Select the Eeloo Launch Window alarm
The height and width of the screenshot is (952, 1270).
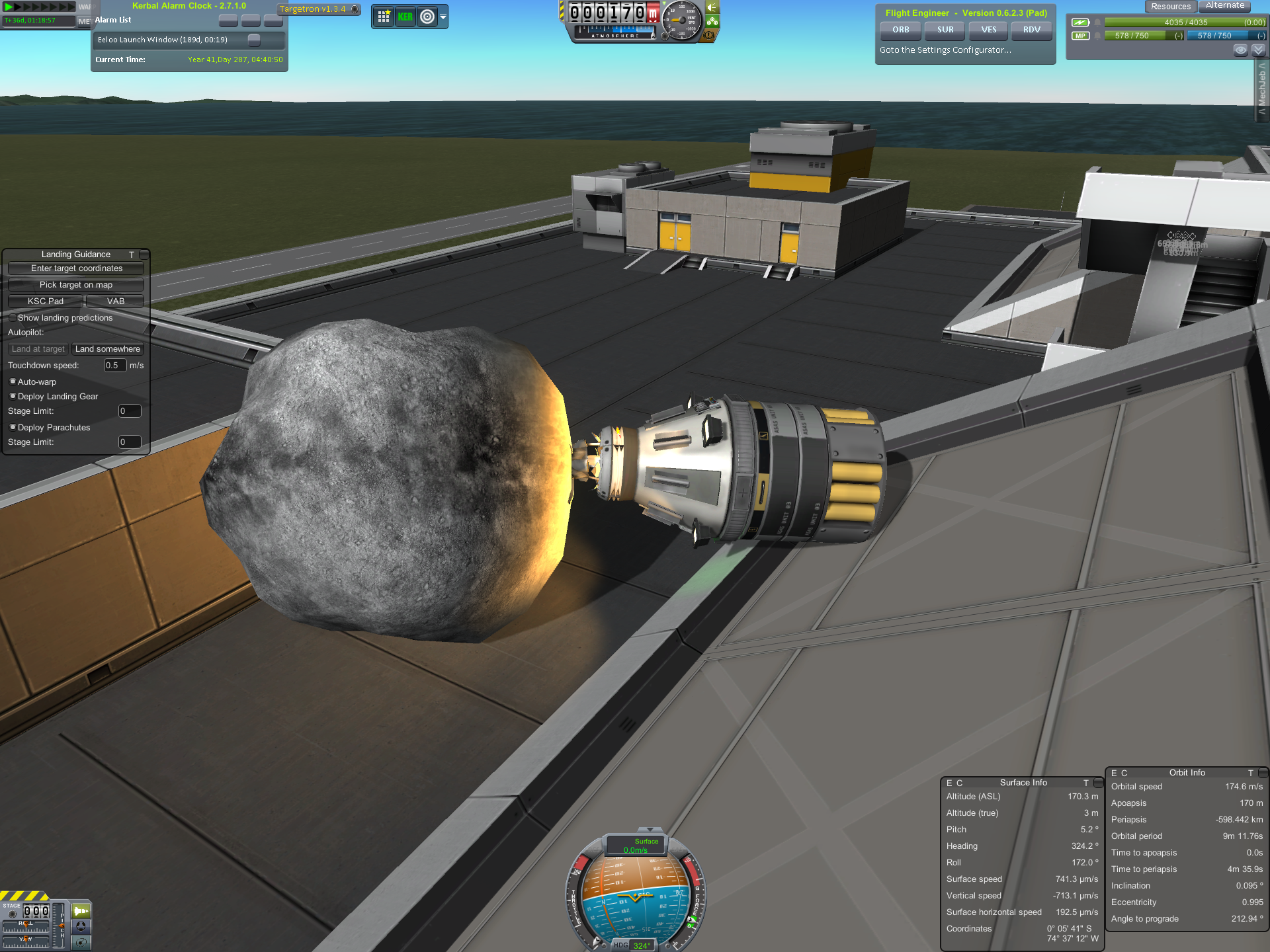pos(163,40)
